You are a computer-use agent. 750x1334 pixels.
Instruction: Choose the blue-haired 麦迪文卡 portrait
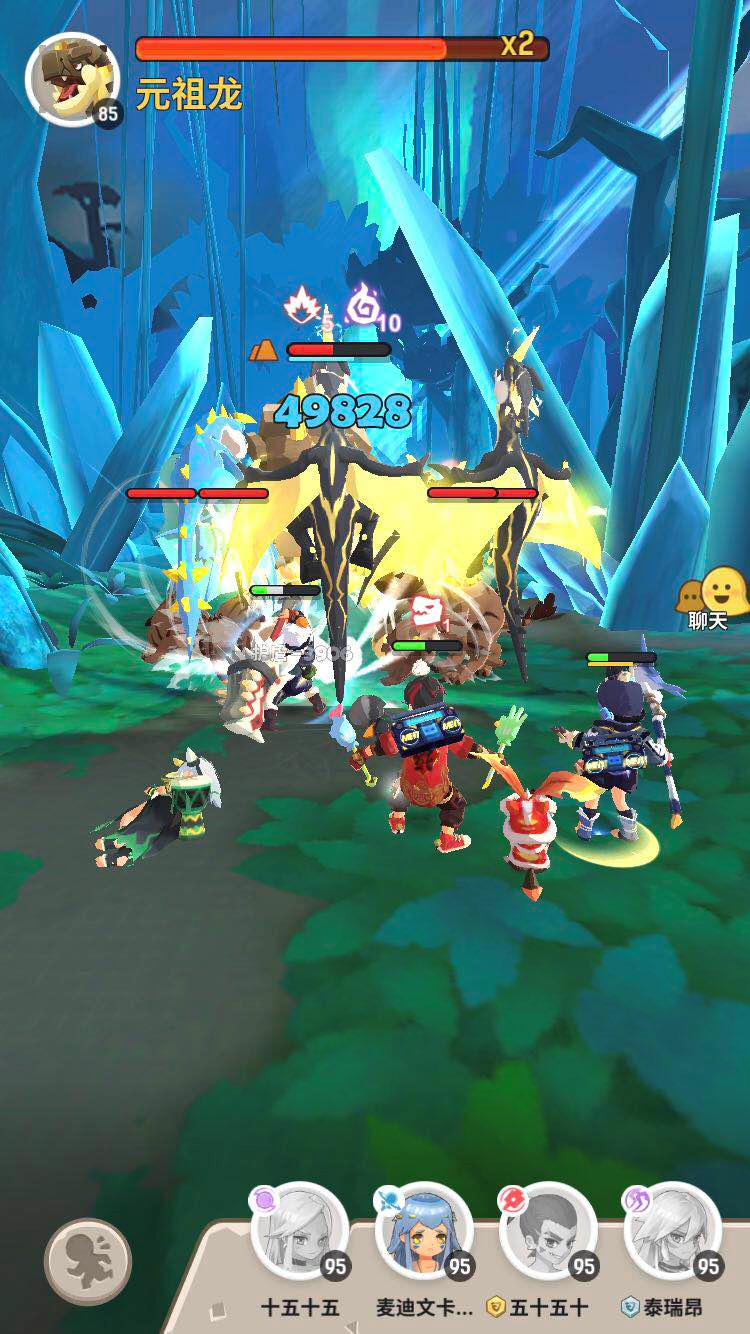click(424, 1232)
